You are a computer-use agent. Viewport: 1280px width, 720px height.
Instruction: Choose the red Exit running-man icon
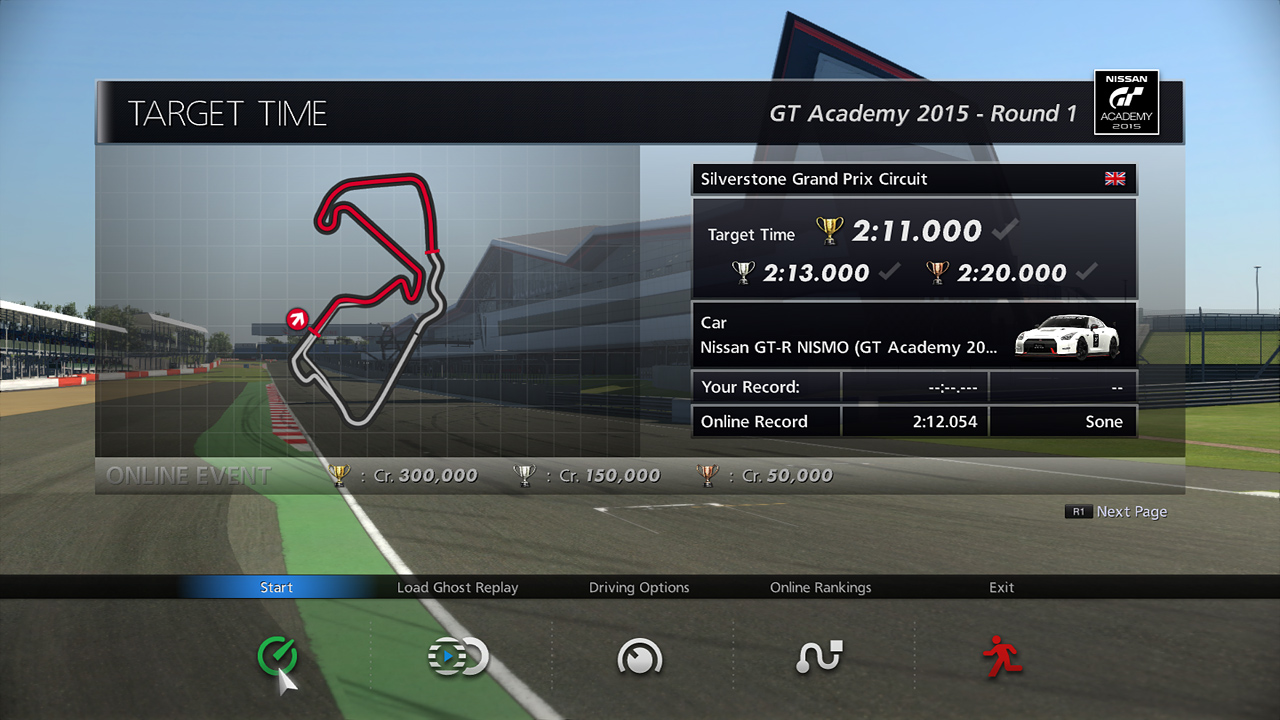click(1001, 657)
